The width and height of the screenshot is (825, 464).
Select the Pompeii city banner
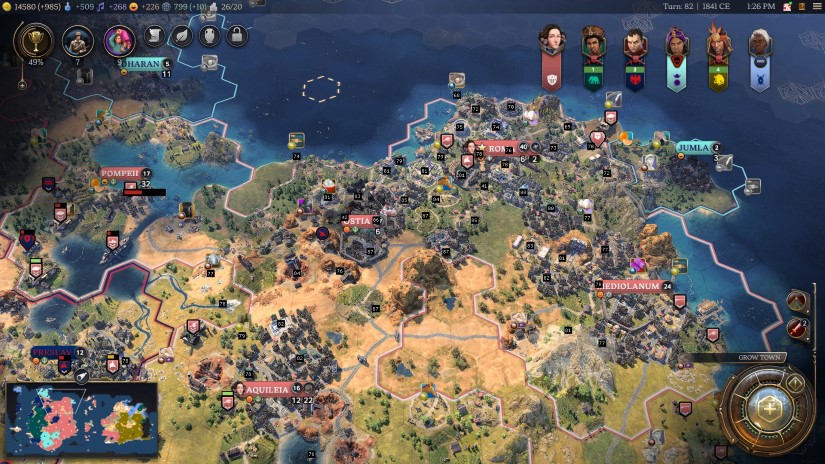point(119,173)
